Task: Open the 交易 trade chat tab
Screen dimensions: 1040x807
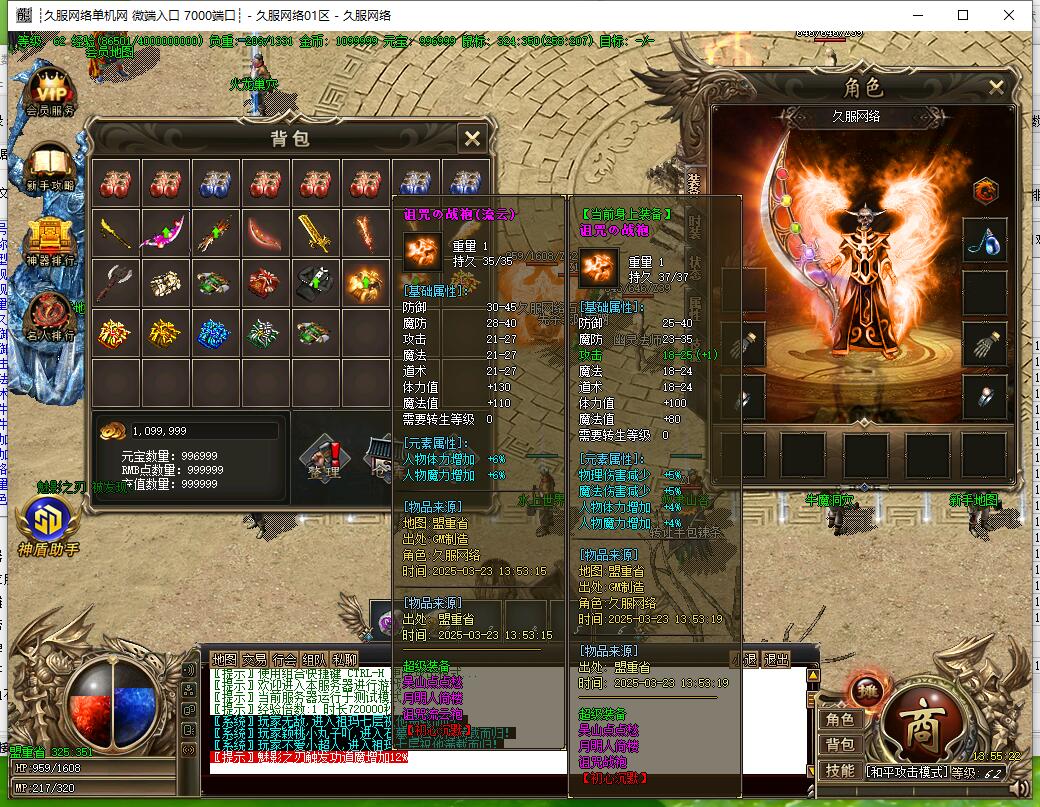Action: [255, 660]
